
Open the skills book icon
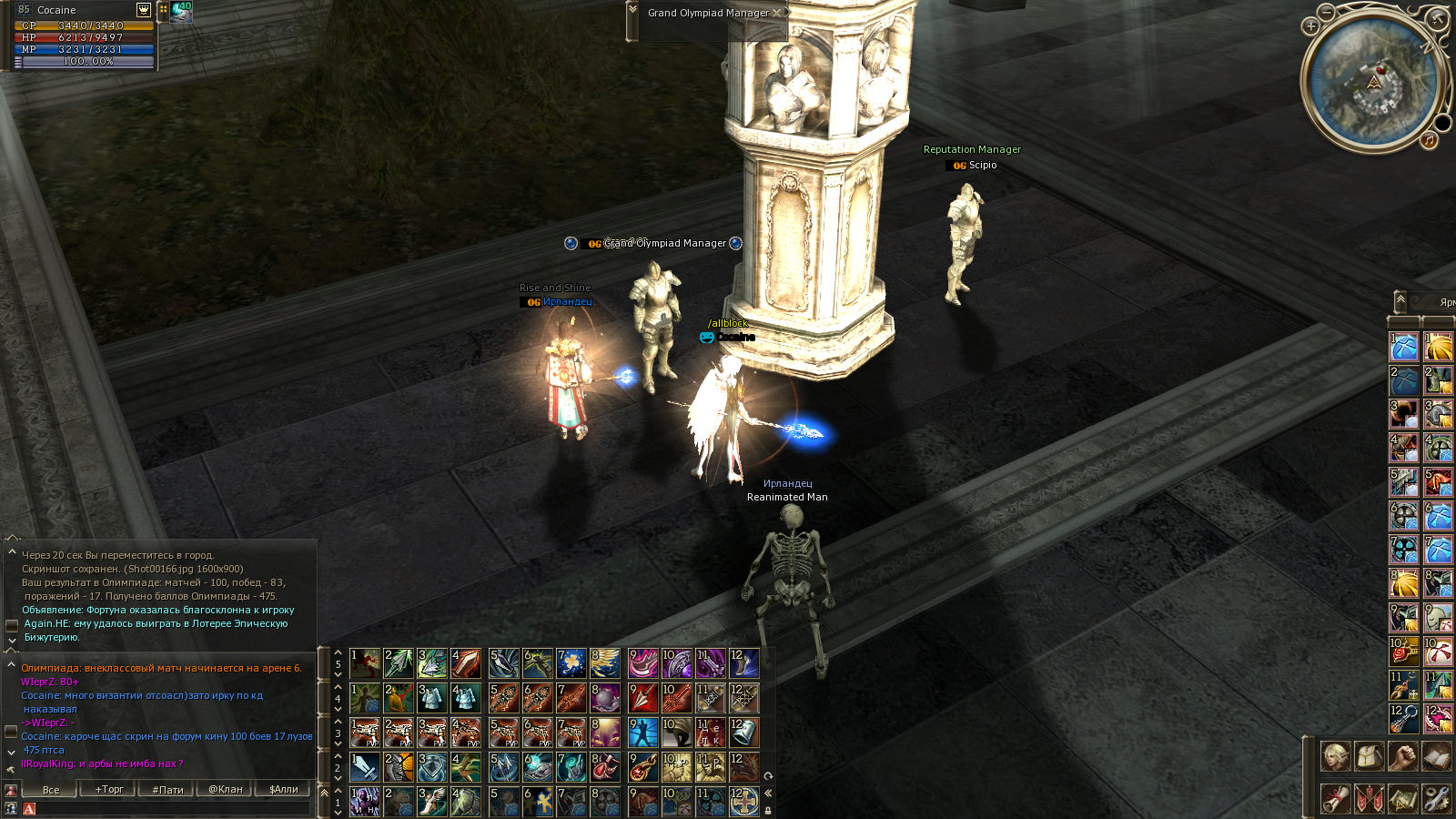(x=1436, y=756)
